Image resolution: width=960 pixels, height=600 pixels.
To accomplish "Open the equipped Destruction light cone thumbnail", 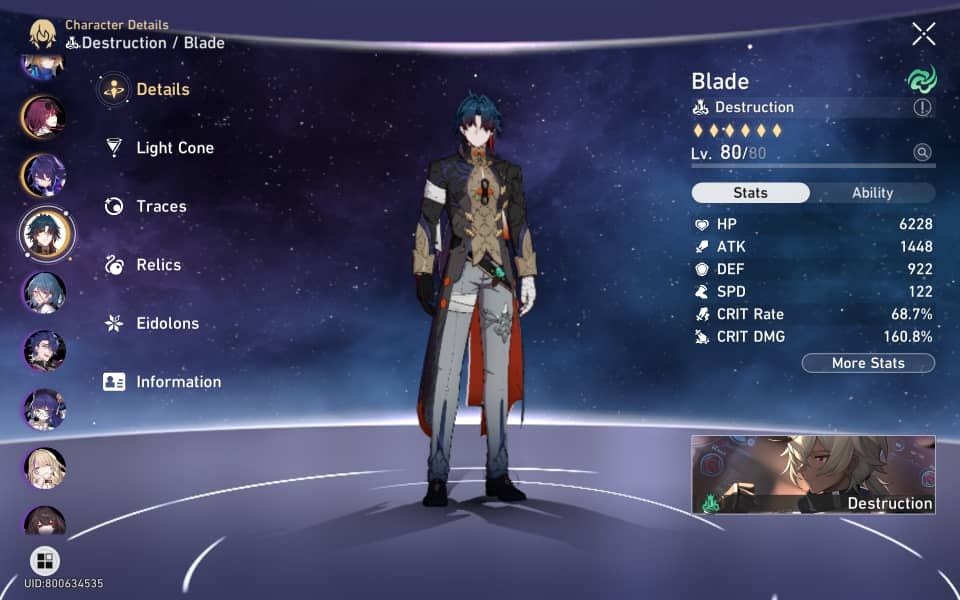I will tap(813, 475).
